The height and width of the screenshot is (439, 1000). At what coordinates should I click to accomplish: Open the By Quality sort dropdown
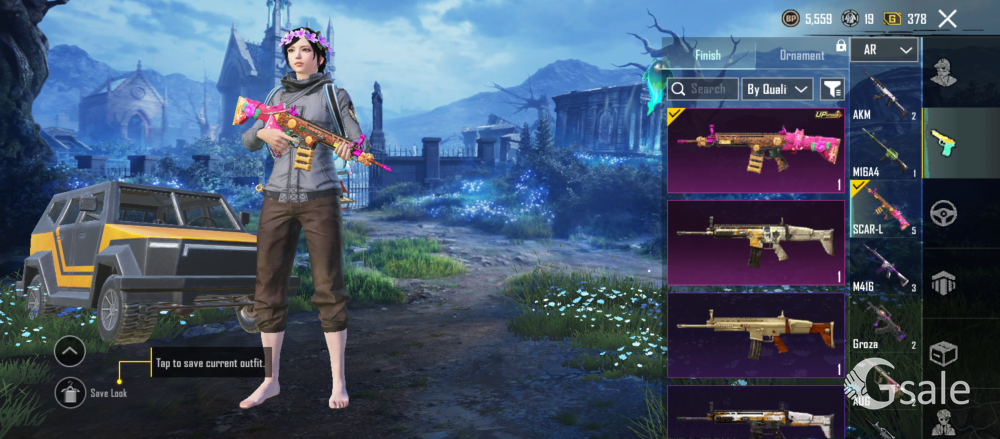tap(778, 89)
